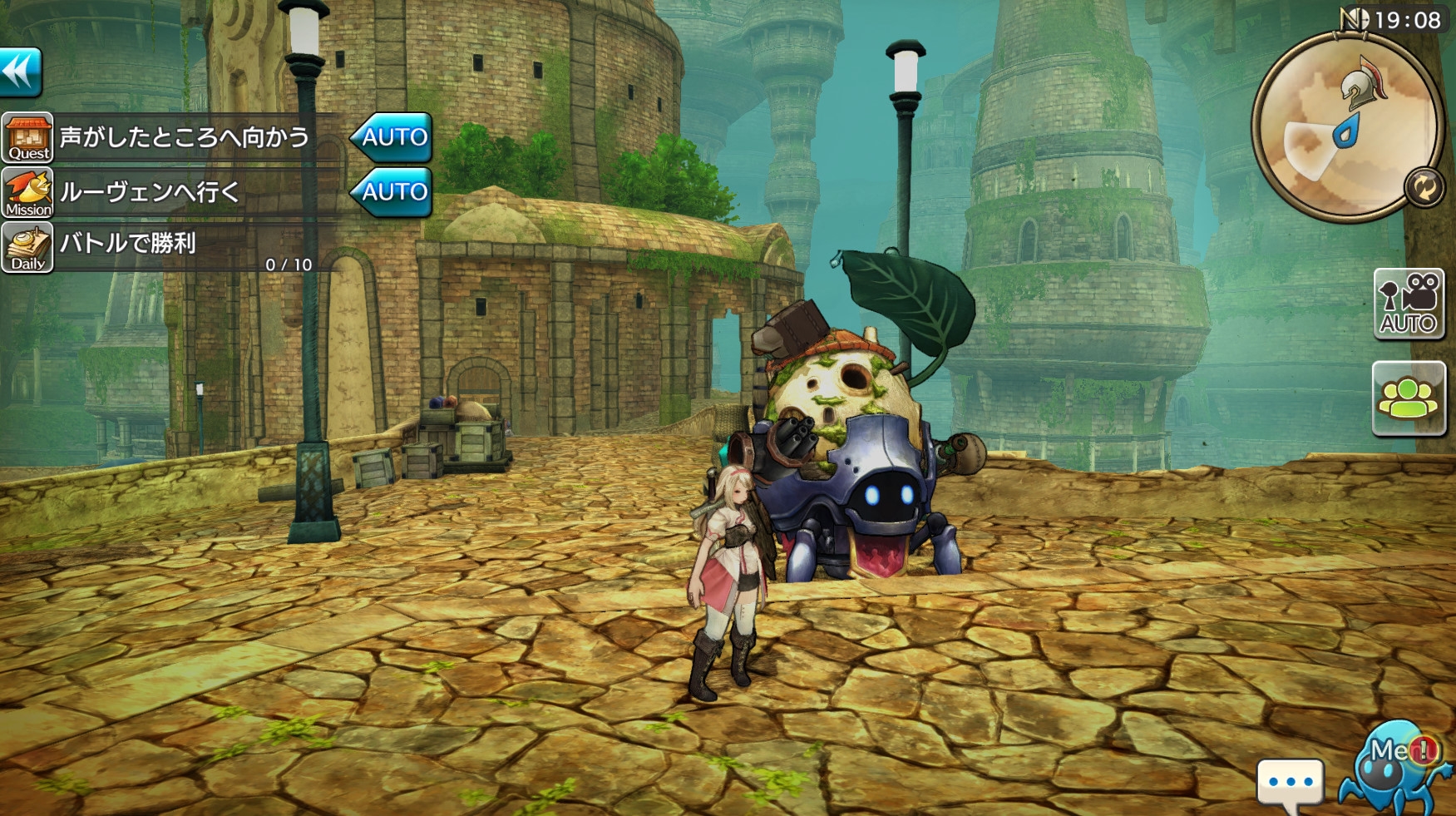Open the chat speech bubble
This screenshot has width=1456, height=816.
tap(1290, 784)
